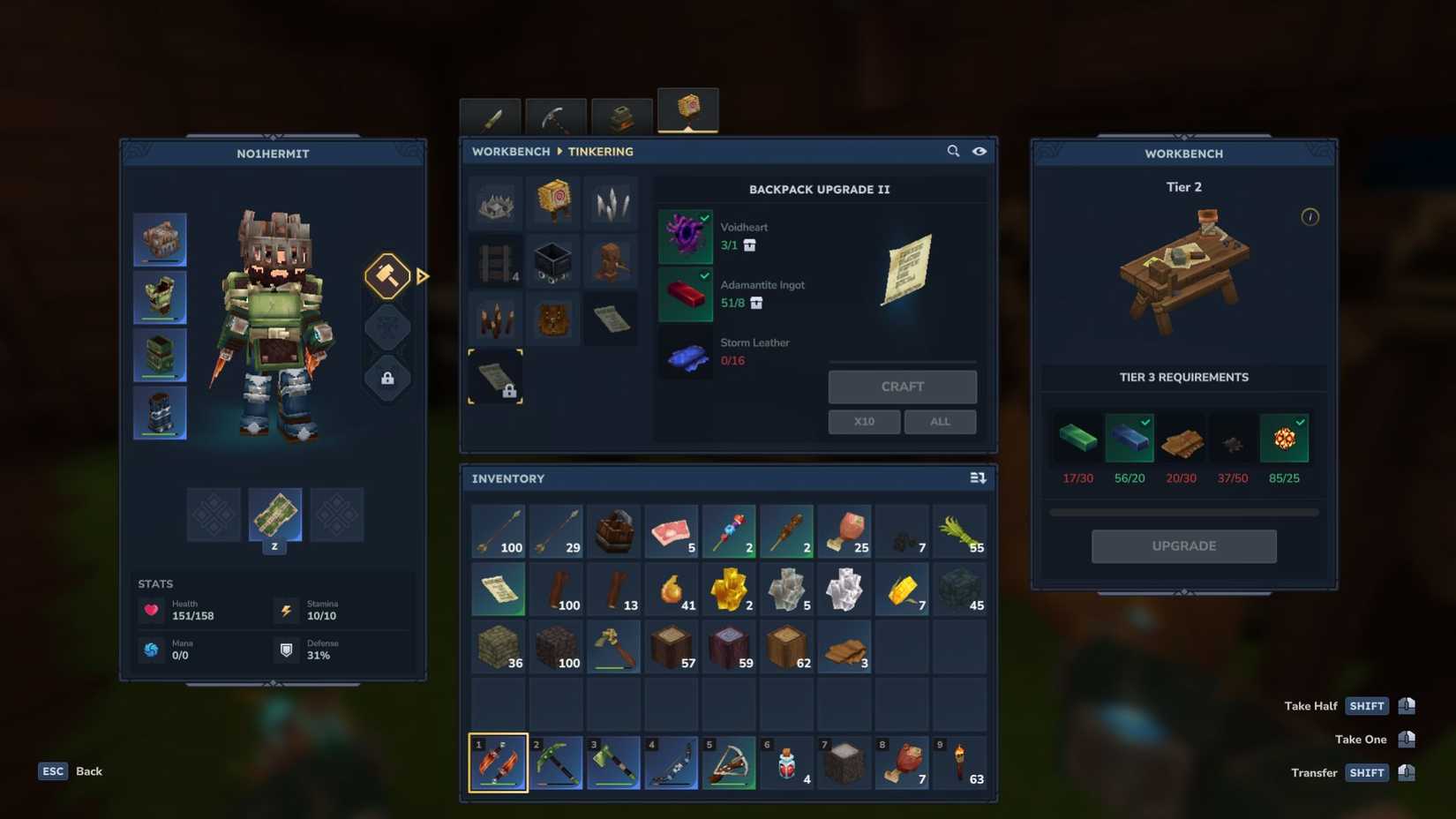Click the Workbench breadcrumb menu entry
This screenshot has height=819, width=1456.
(510, 151)
